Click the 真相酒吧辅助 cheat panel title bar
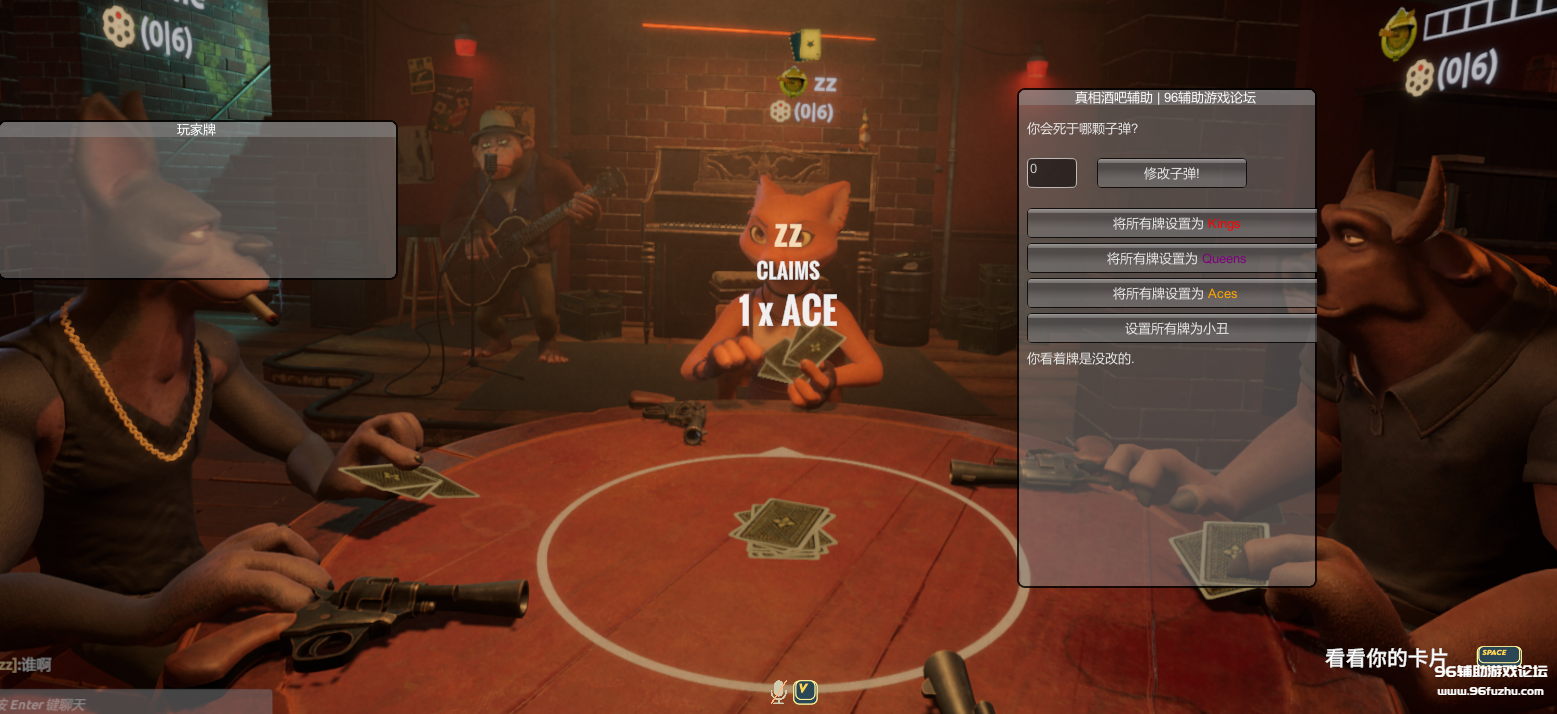Screen dimensions: 1557x714 (1165, 97)
